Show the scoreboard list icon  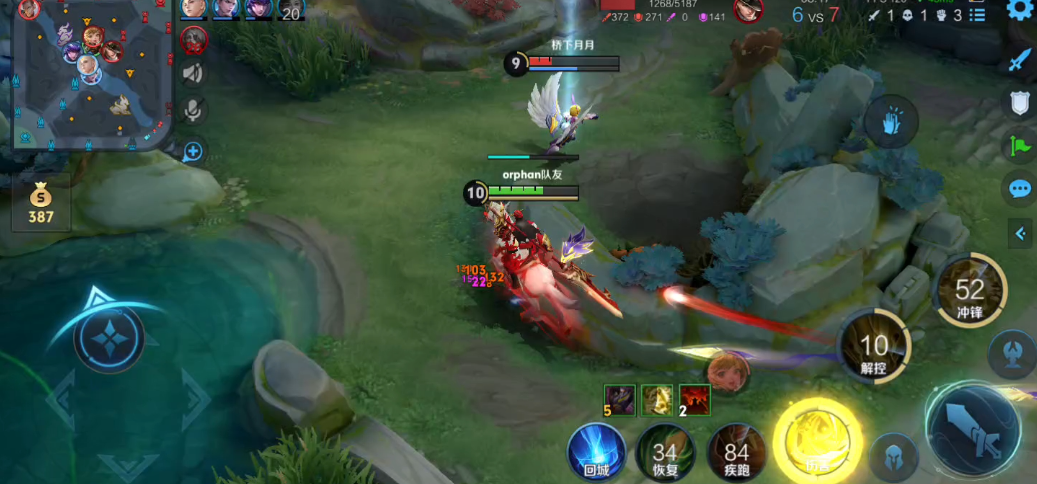pyautogui.click(x=977, y=15)
